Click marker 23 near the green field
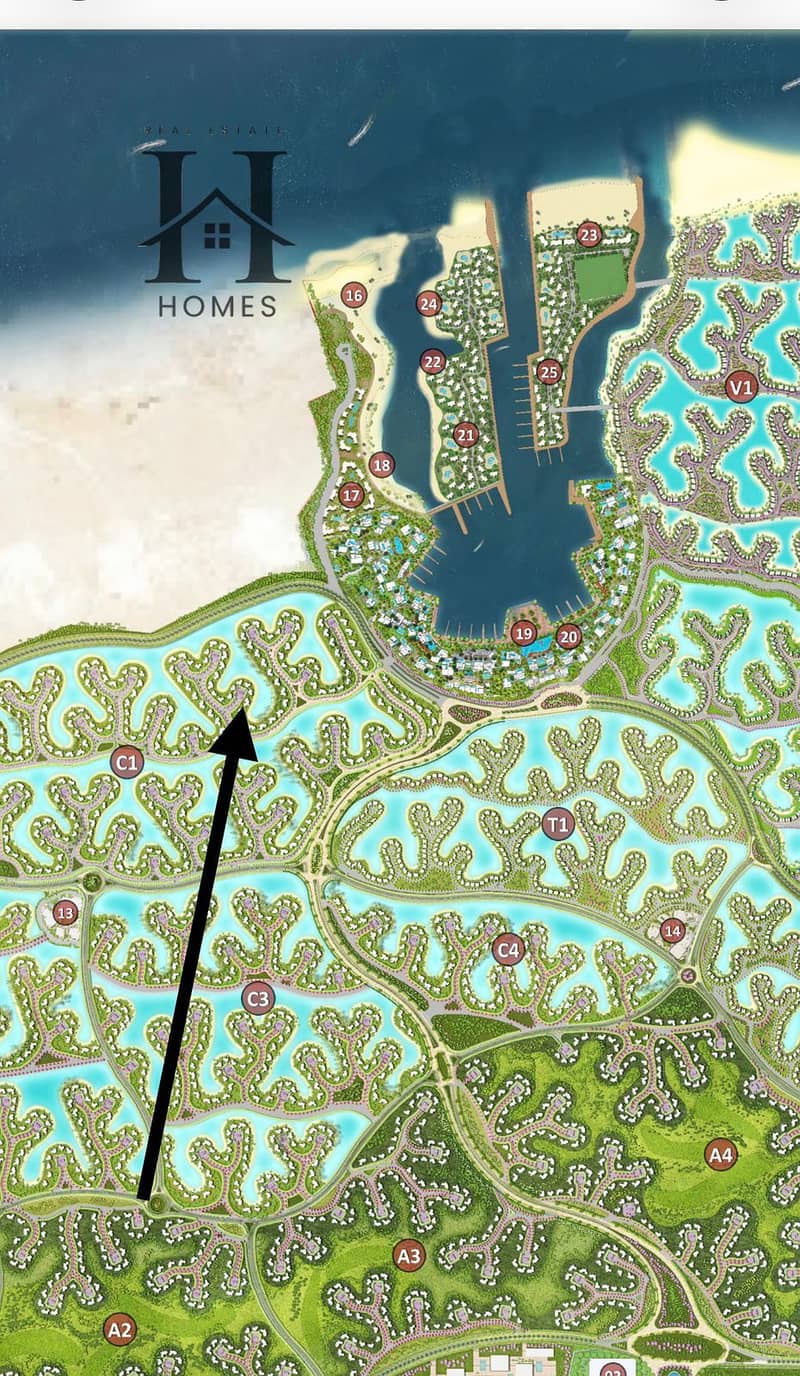 coord(589,235)
